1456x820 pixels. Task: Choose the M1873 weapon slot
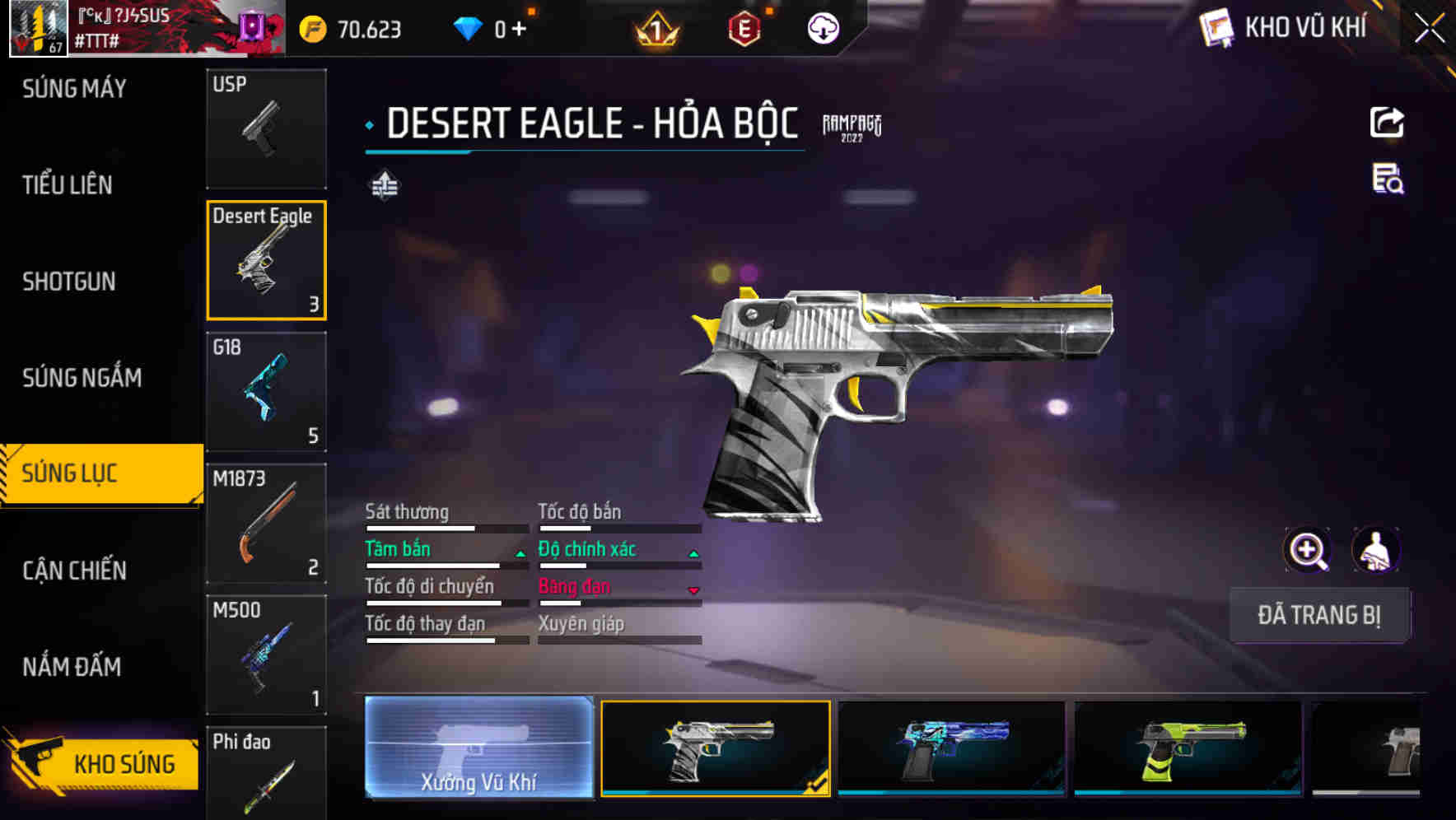pos(266,524)
